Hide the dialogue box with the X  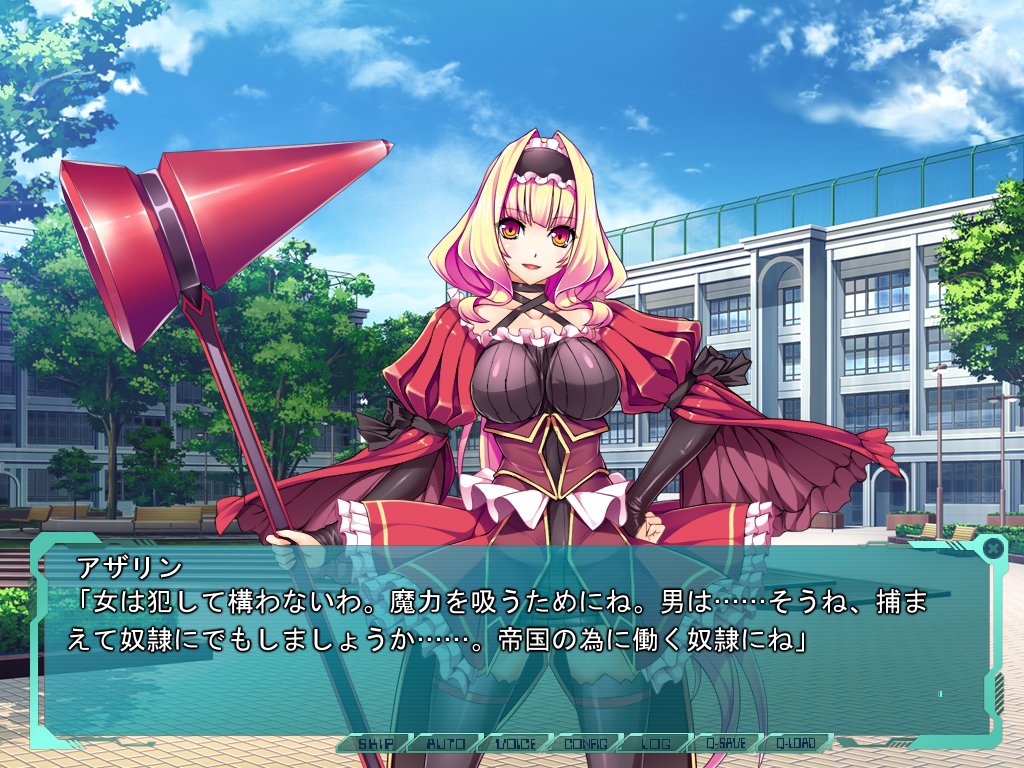(991, 548)
